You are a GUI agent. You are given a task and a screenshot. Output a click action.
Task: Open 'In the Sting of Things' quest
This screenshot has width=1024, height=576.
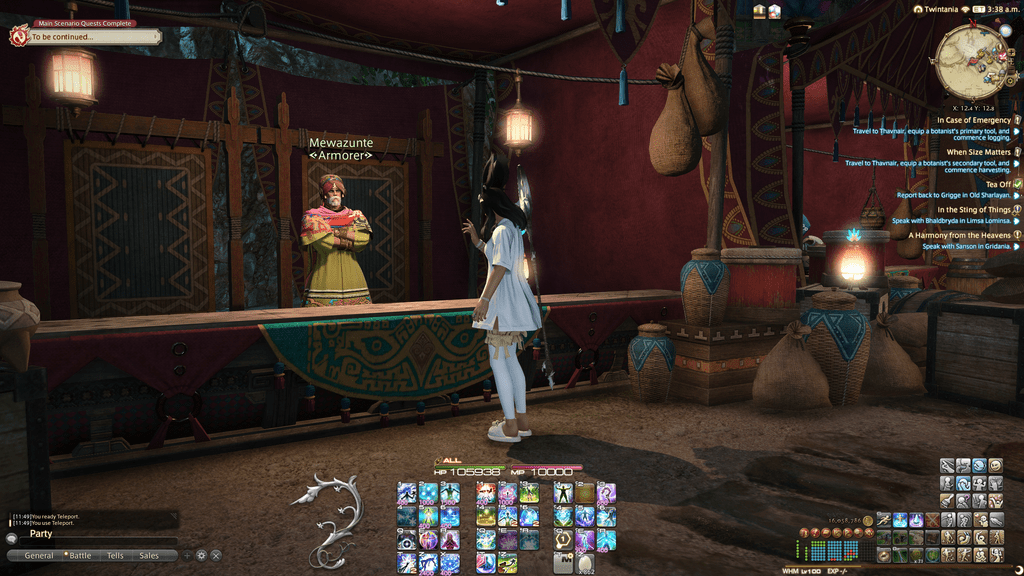(x=973, y=209)
